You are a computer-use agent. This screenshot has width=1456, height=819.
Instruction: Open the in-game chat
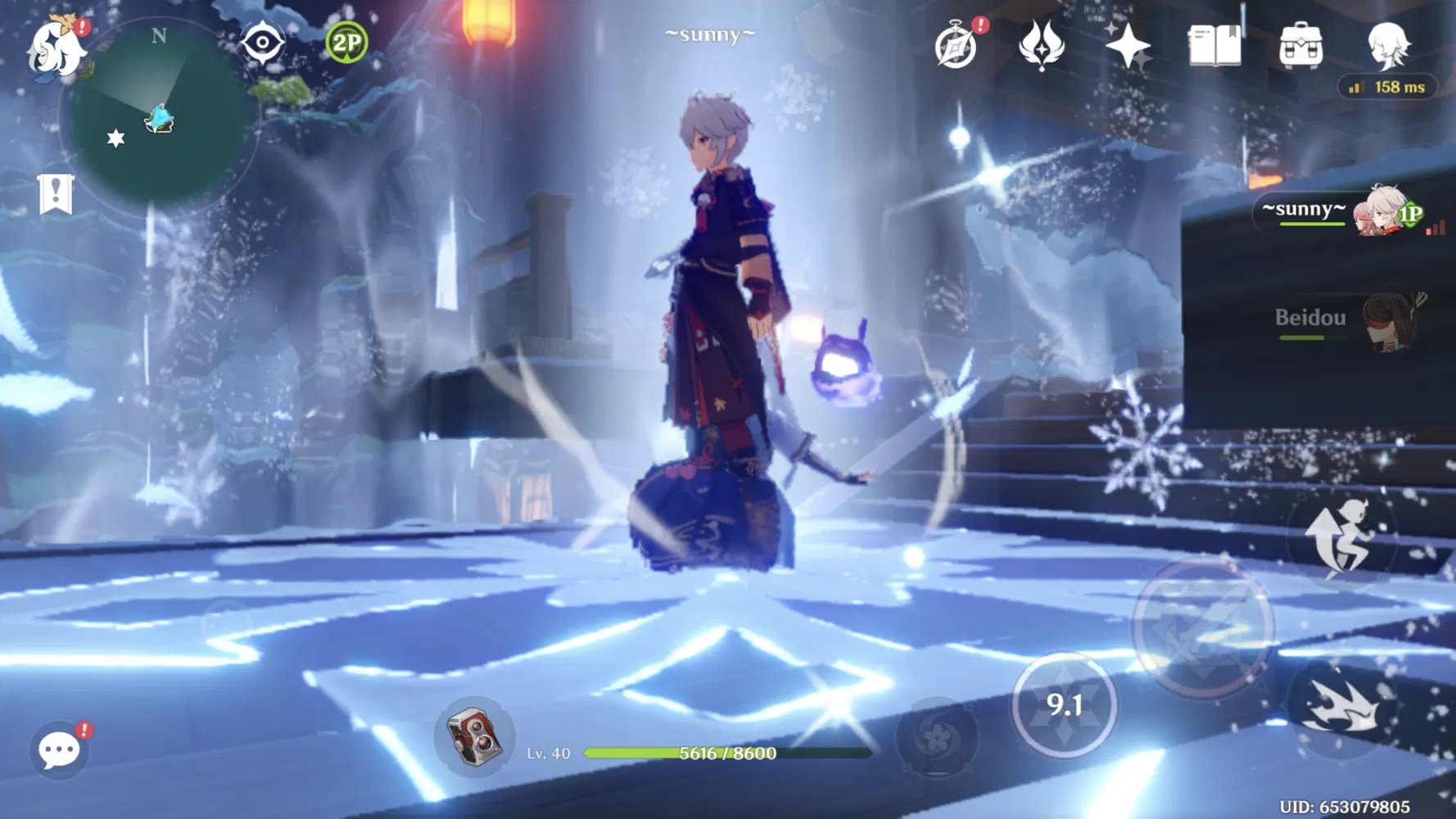tap(57, 749)
